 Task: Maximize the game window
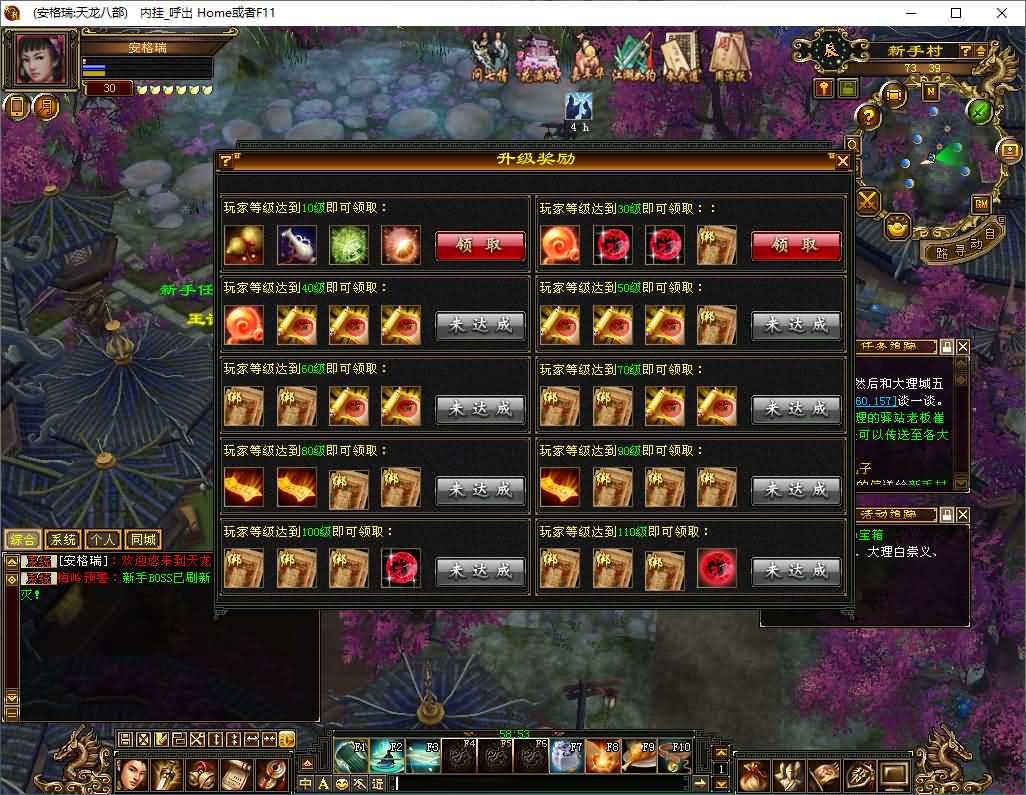coord(955,13)
